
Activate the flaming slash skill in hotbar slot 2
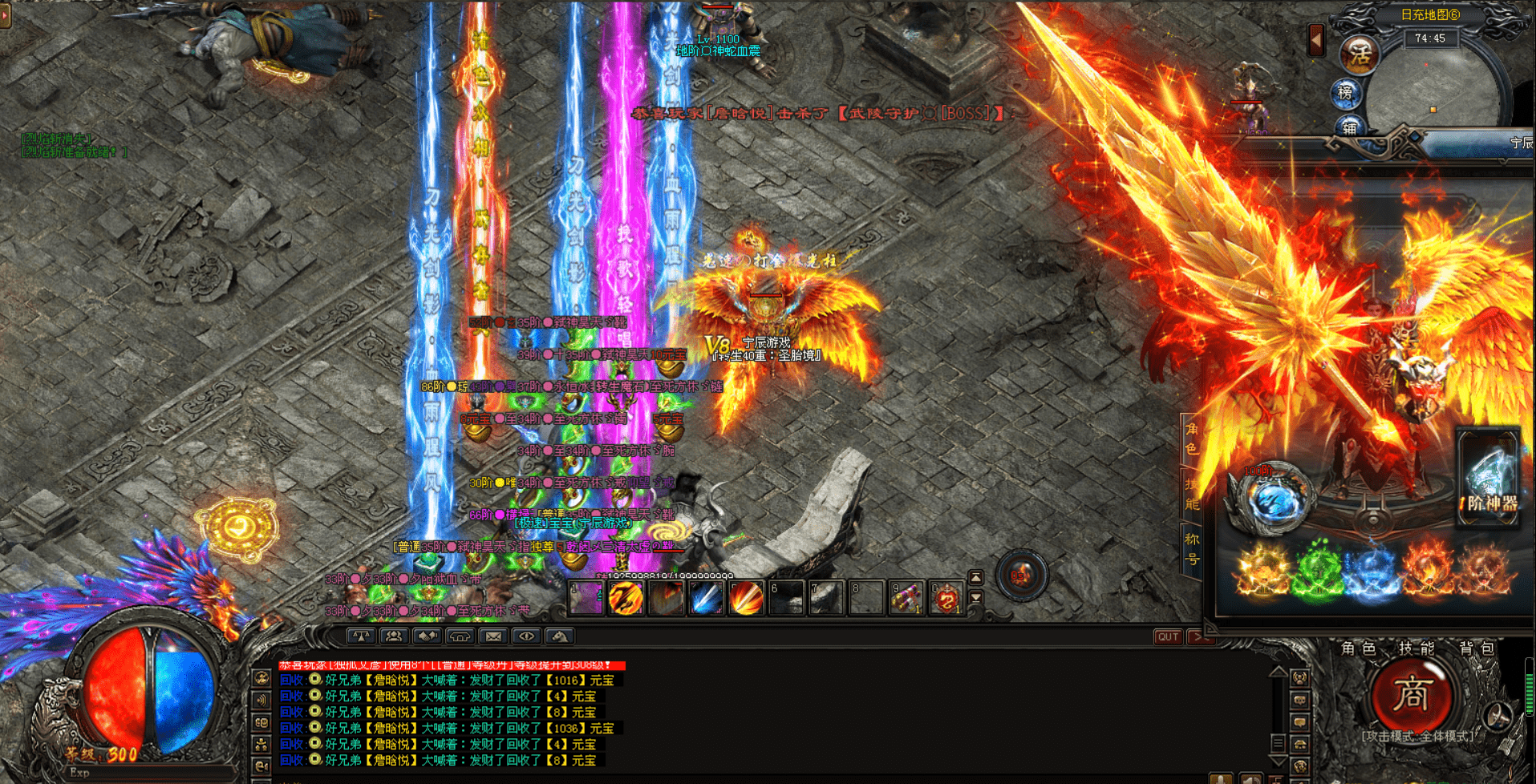(626, 599)
